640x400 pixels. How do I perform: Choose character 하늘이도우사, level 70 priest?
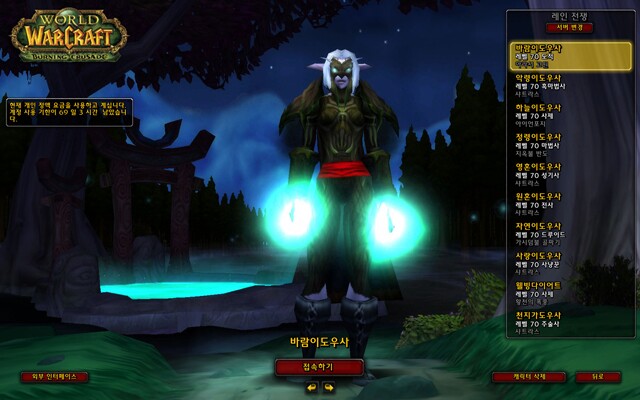coord(572,114)
